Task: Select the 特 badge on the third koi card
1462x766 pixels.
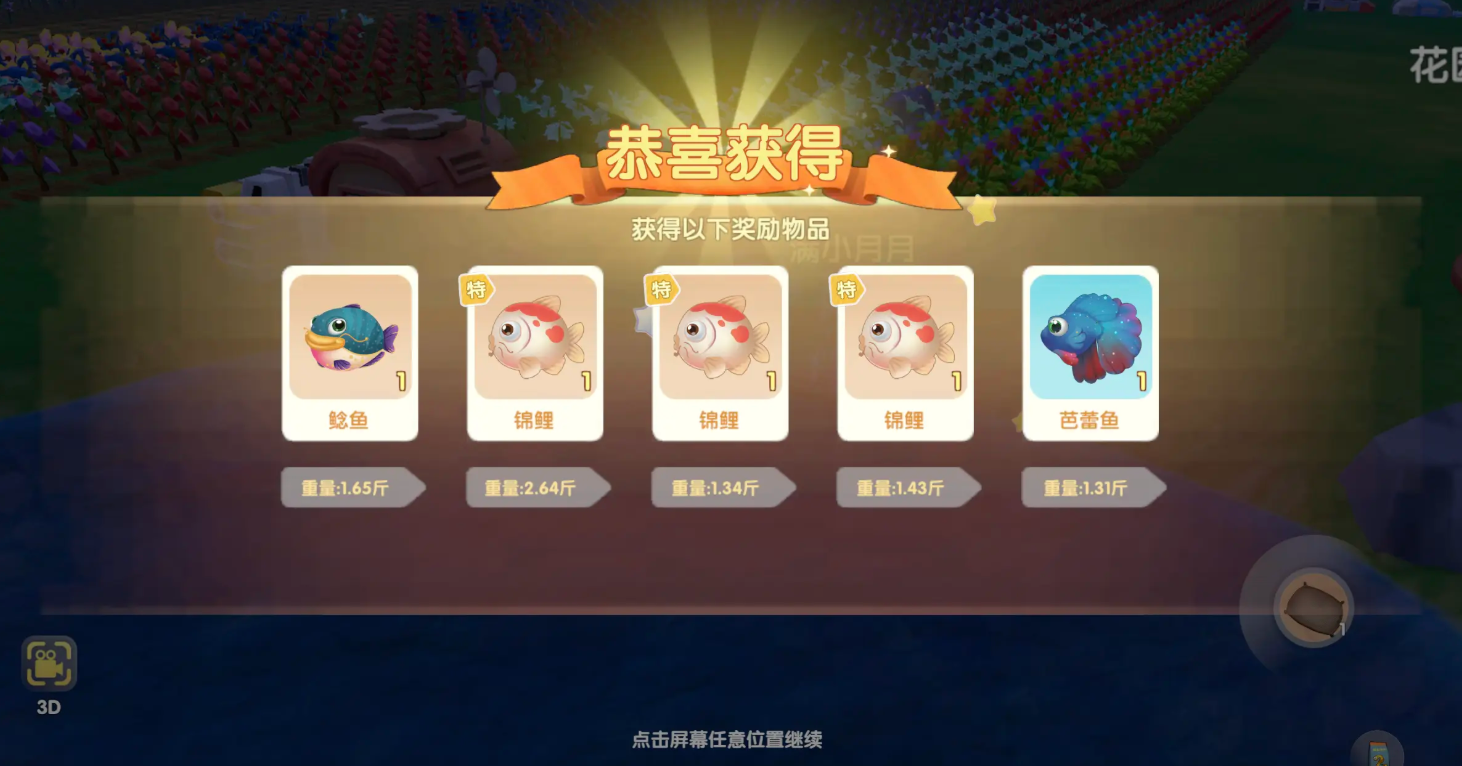Action: tap(848, 288)
